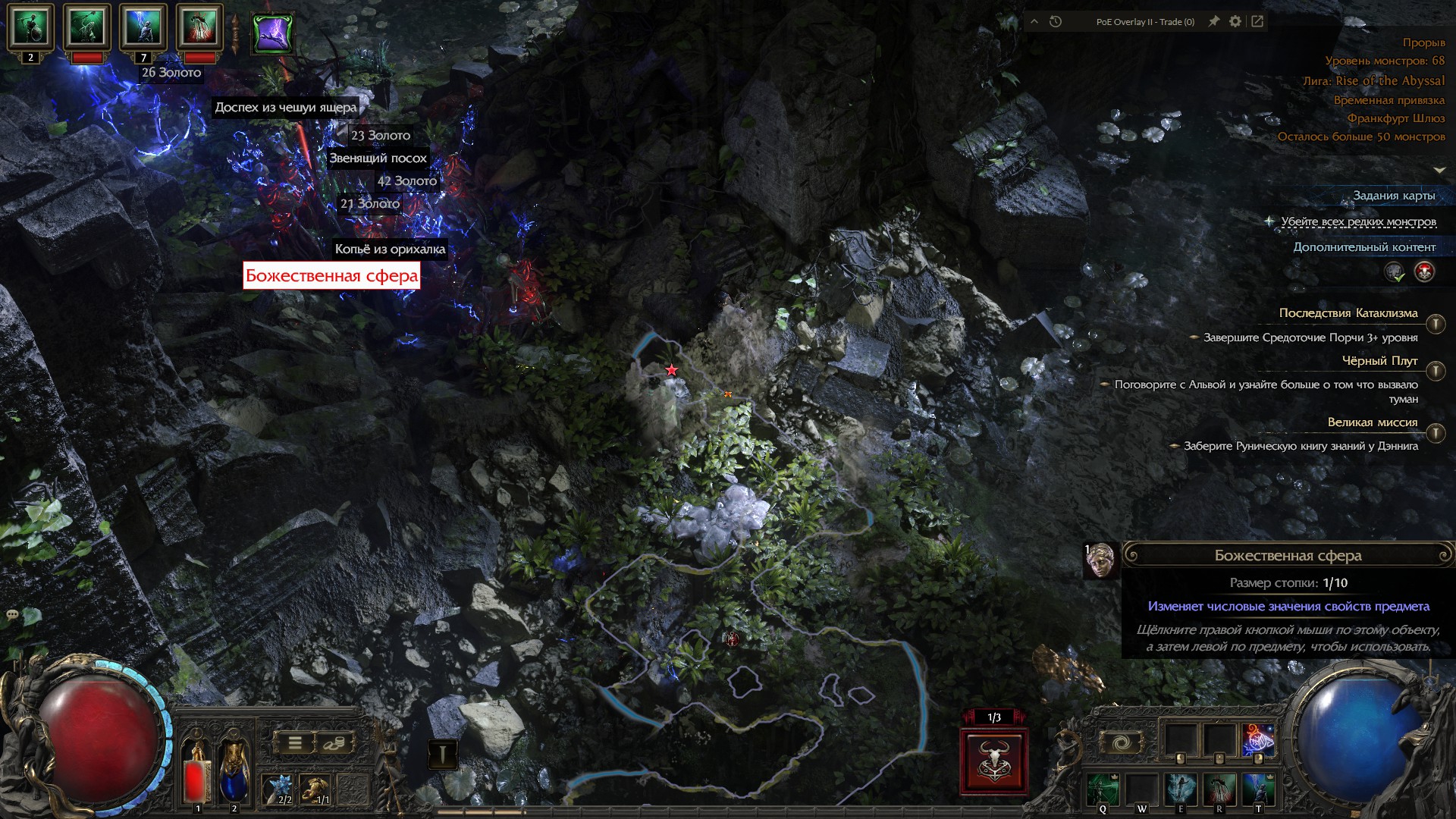Pick up the Божественная сфера loot label
The width and height of the screenshot is (1456, 819).
[x=331, y=276]
